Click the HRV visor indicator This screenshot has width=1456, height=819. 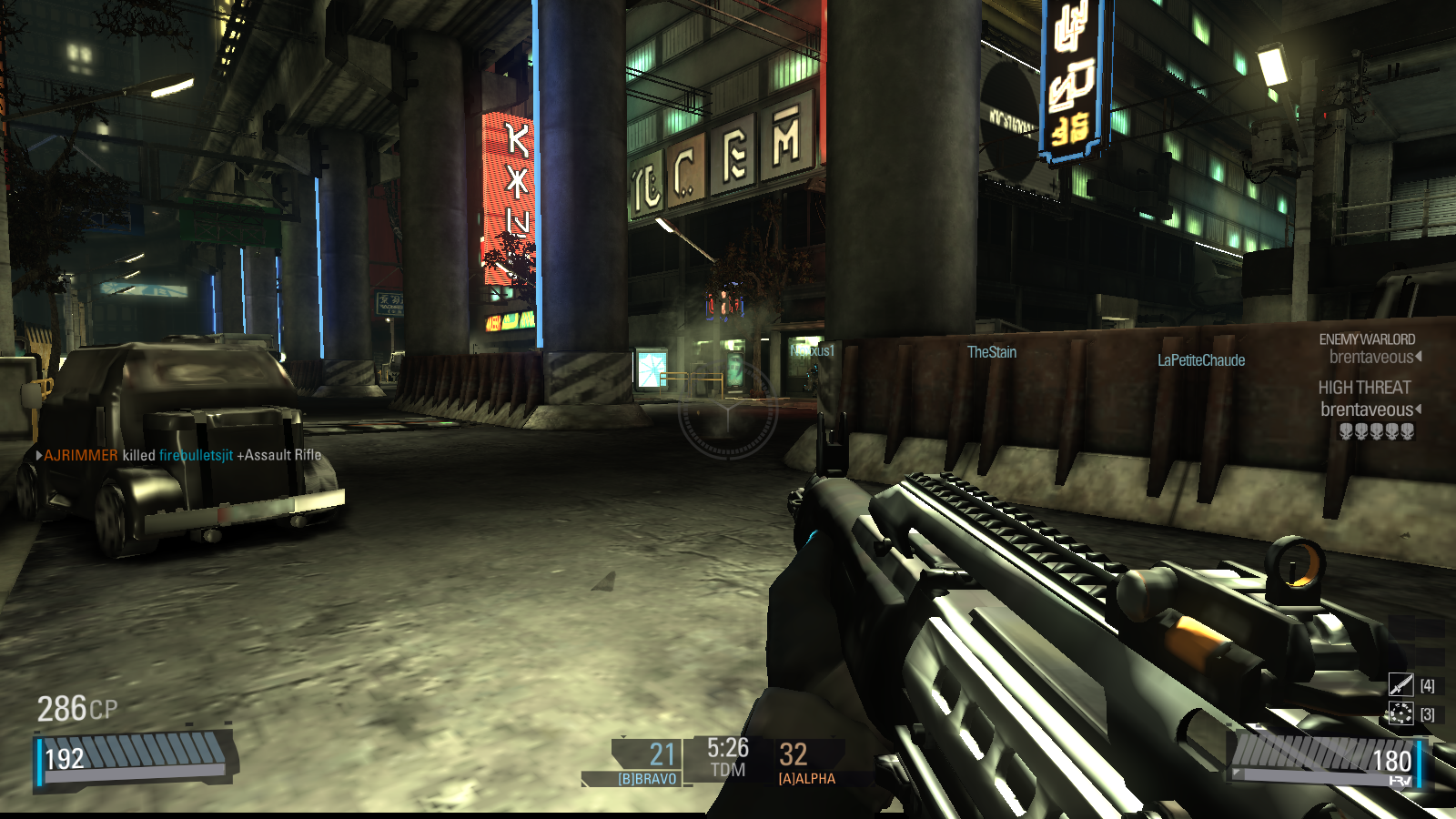pyautogui.click(x=1400, y=781)
